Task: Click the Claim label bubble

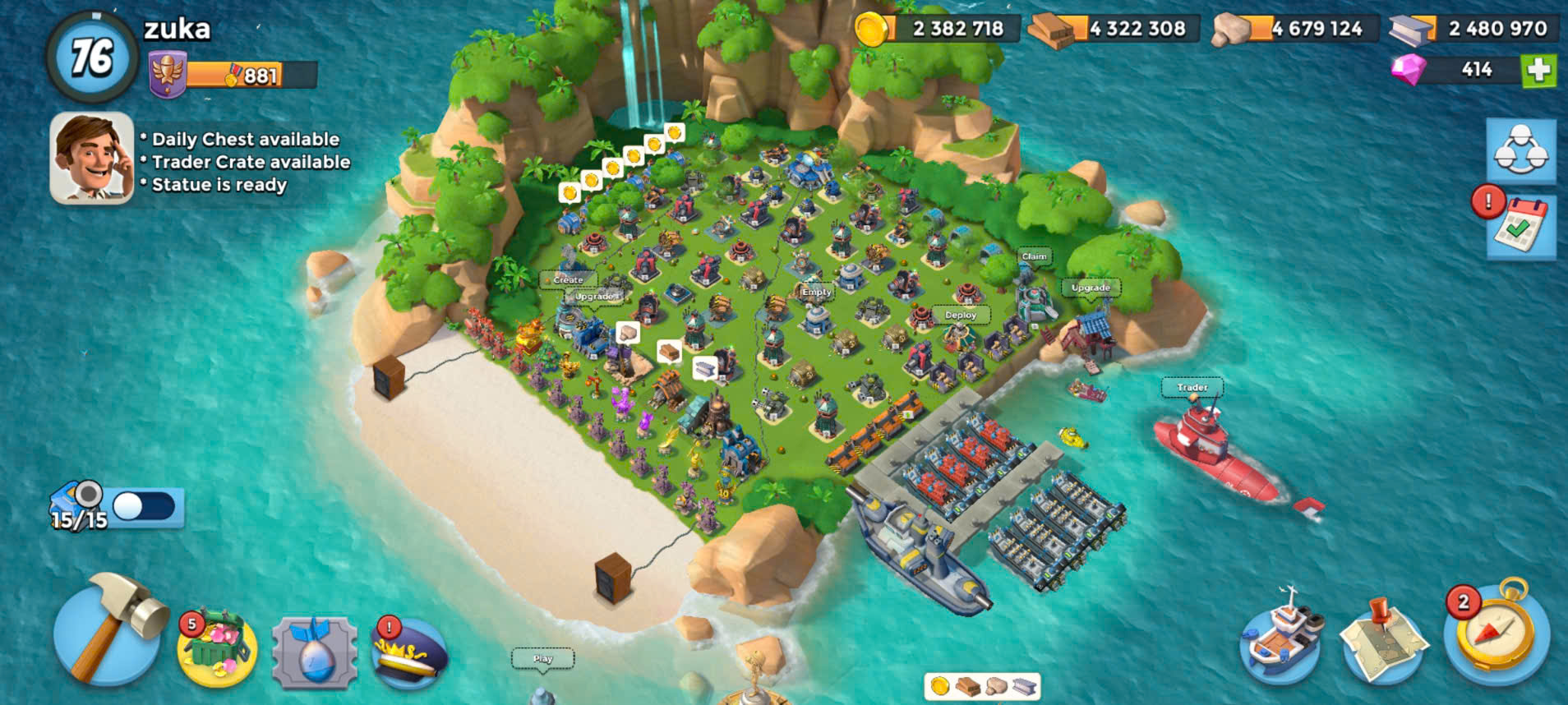Action: click(1034, 256)
